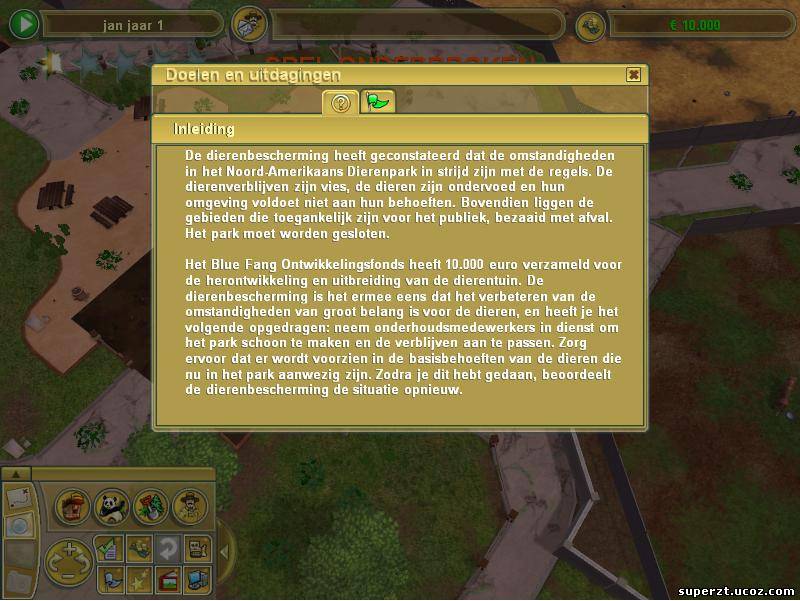Open the panda animal adoption category
Image resolution: width=800 pixels, height=601 pixels.
(111, 506)
